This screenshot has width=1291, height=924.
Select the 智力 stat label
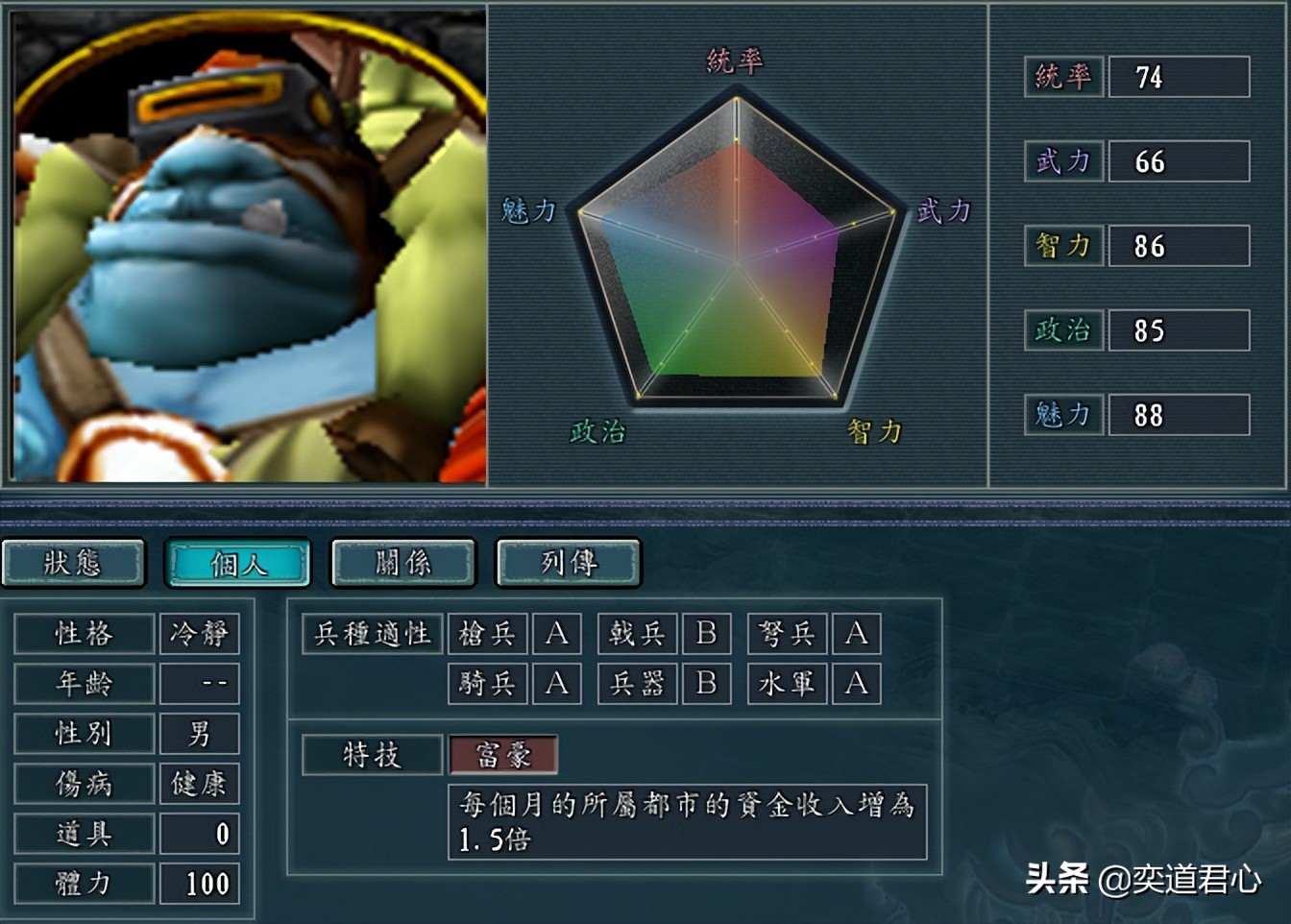tap(1063, 247)
